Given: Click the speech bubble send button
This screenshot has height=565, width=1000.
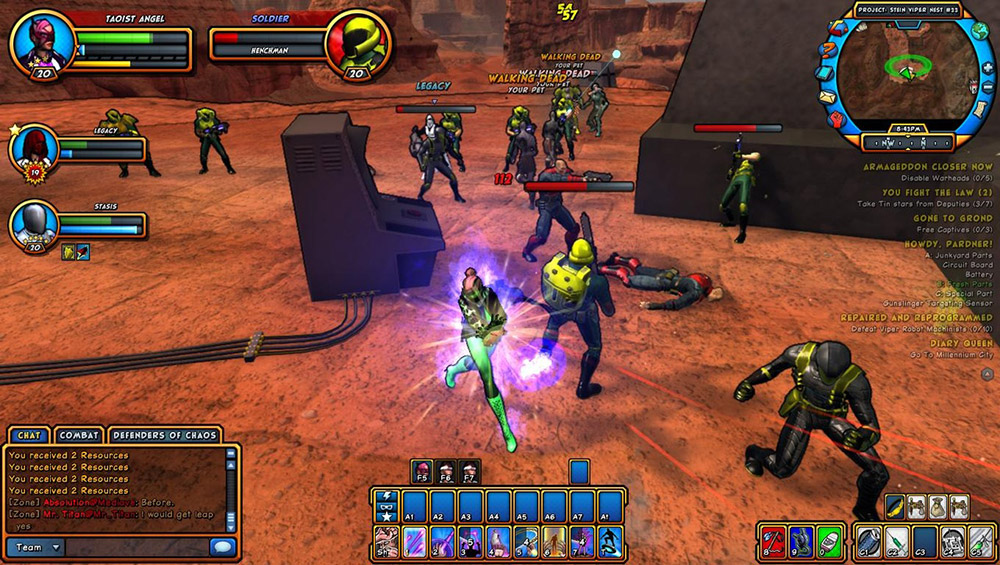Looking at the screenshot, I should (222, 547).
